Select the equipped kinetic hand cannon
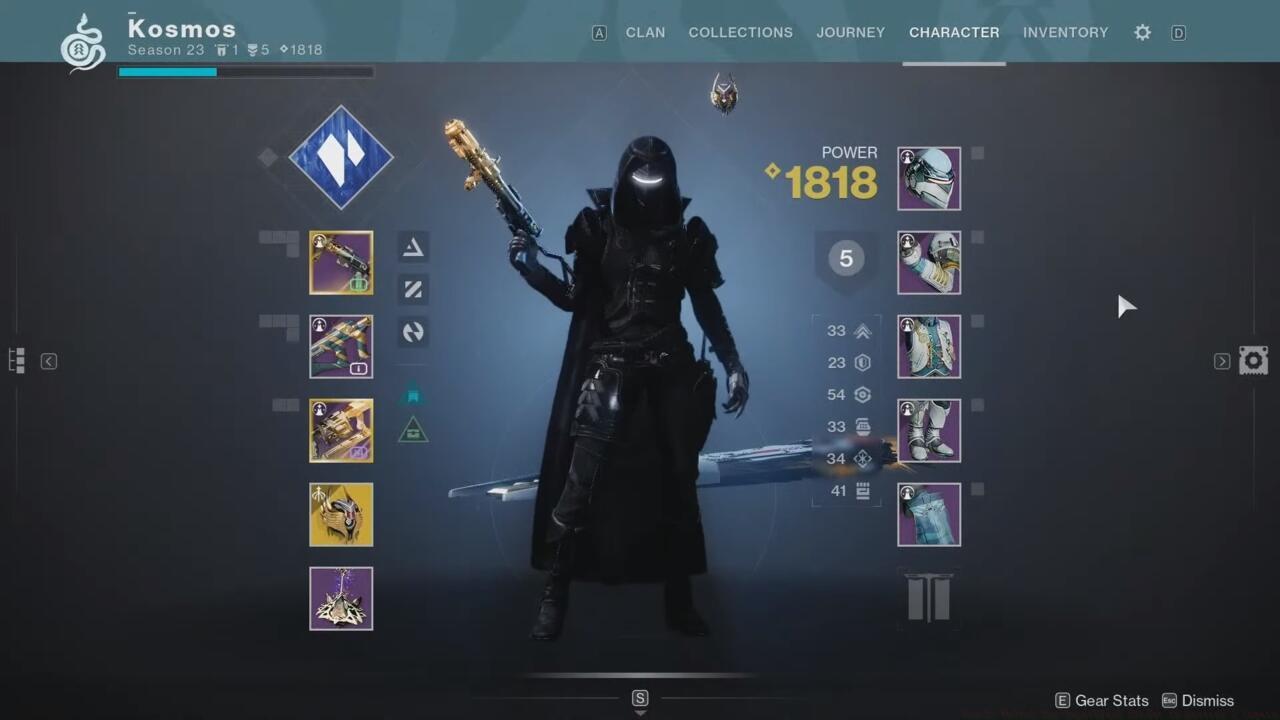Image resolution: width=1280 pixels, height=720 pixels. tap(341, 262)
